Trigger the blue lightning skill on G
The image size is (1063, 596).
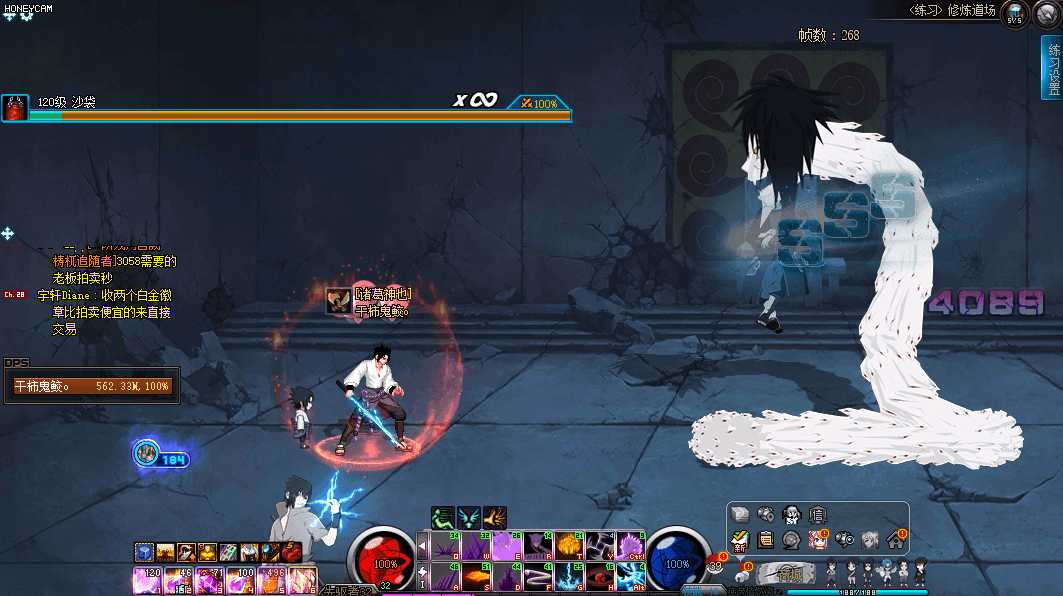(571, 576)
